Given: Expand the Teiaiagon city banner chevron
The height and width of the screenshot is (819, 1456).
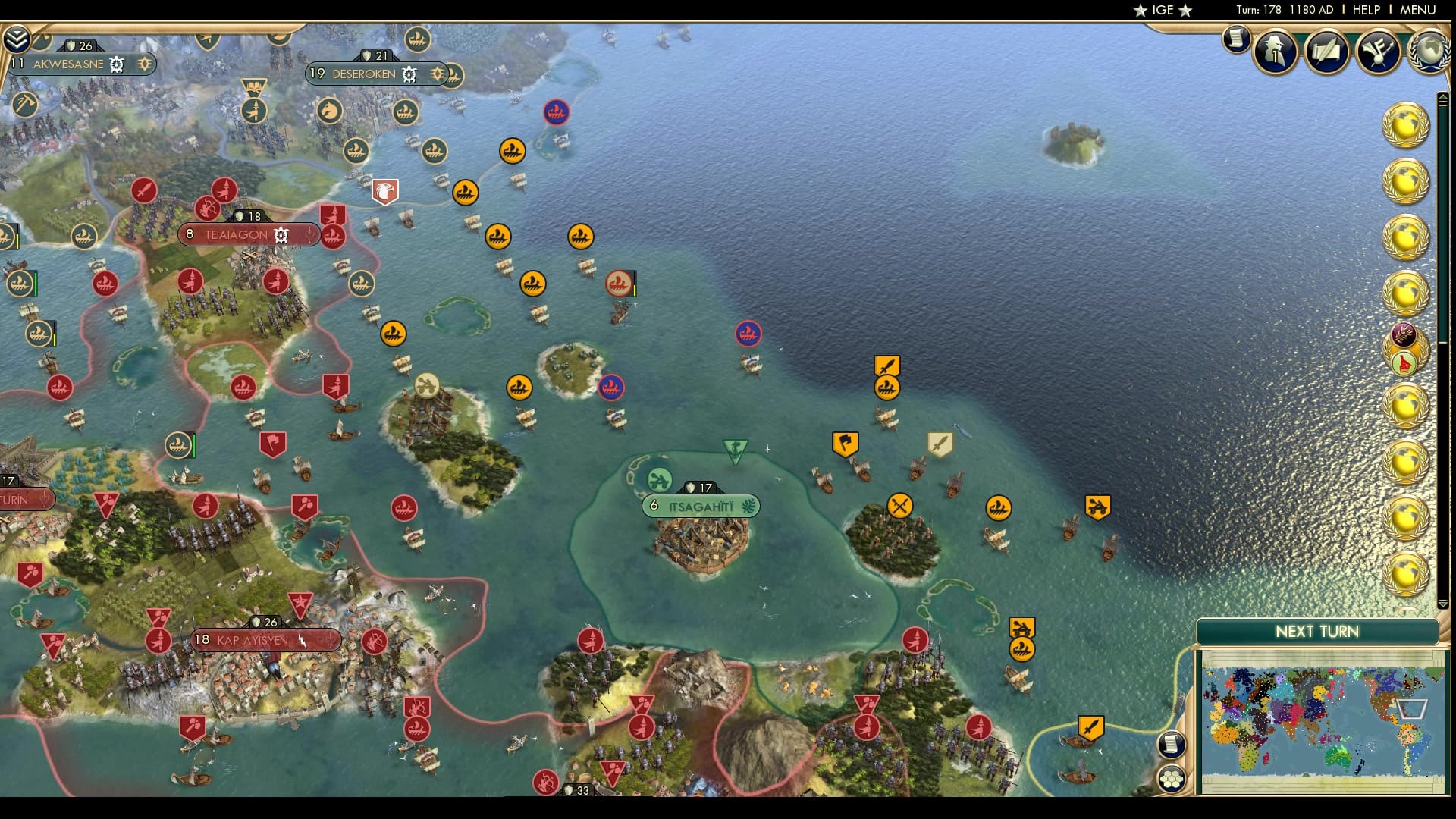Looking at the screenshot, I should click(x=310, y=236).
